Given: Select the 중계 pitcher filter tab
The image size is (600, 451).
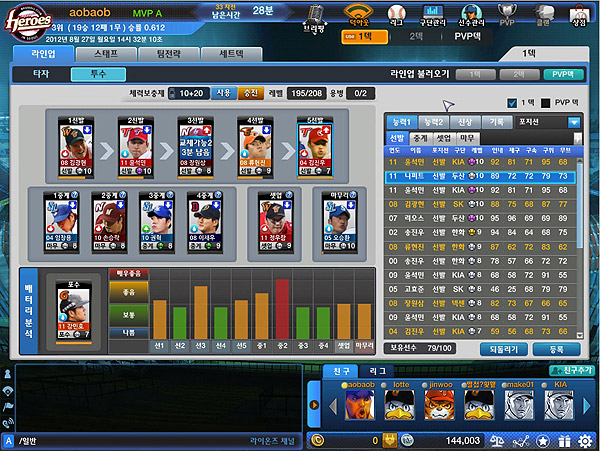Looking at the screenshot, I should tap(420, 137).
